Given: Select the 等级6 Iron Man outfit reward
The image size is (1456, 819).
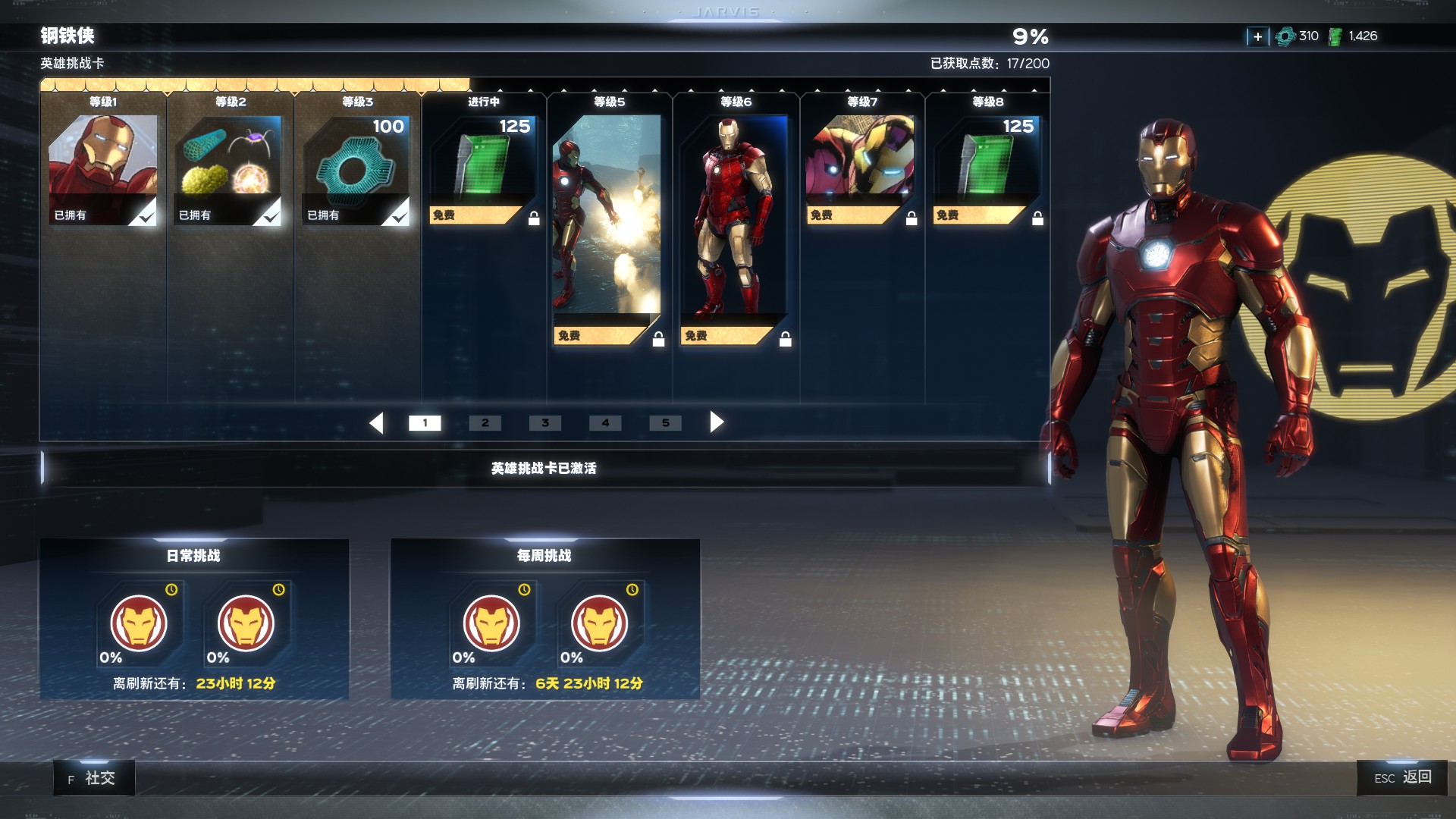Looking at the screenshot, I should point(734,229).
